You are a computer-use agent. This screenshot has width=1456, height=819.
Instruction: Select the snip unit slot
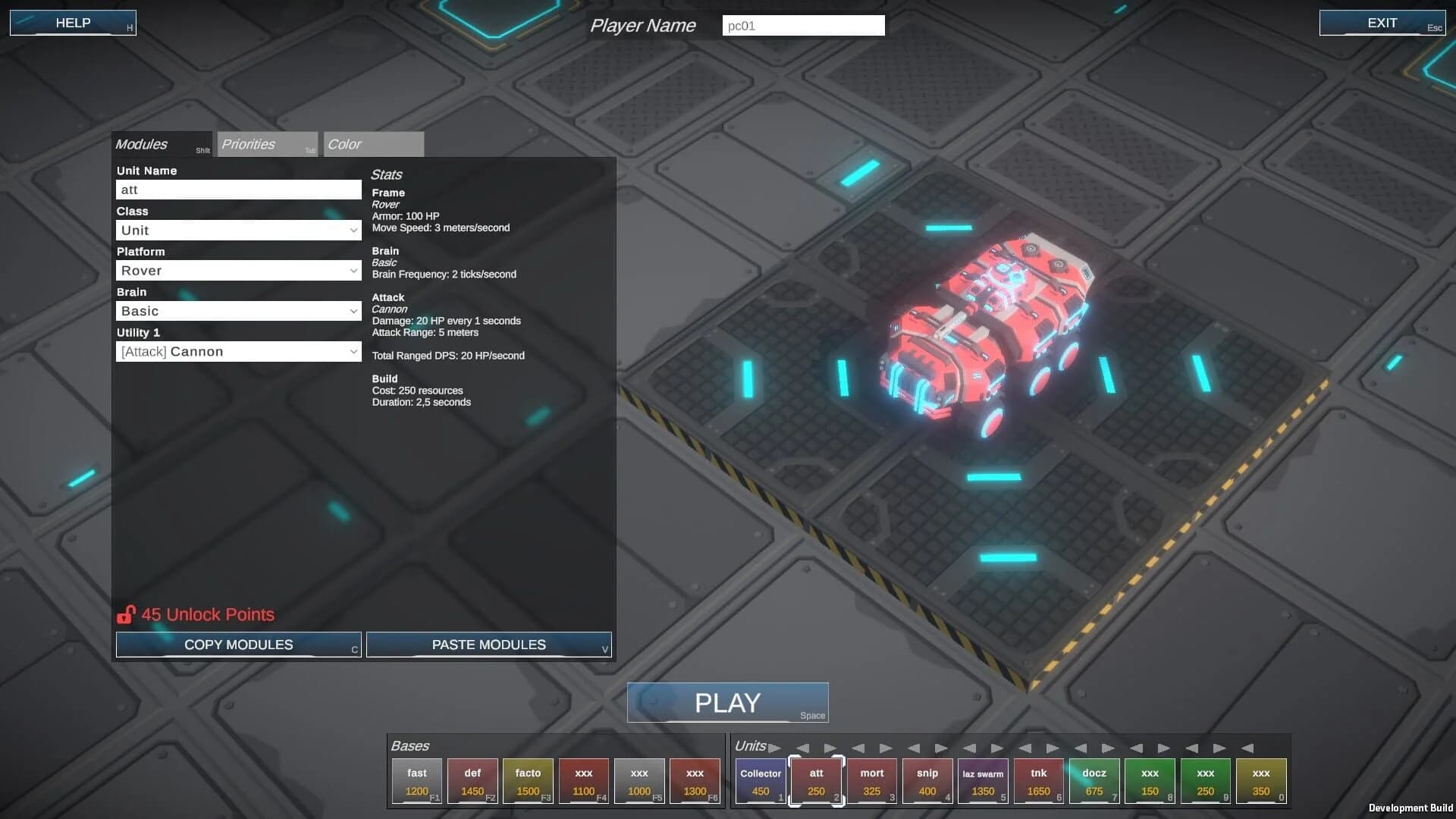(x=927, y=781)
